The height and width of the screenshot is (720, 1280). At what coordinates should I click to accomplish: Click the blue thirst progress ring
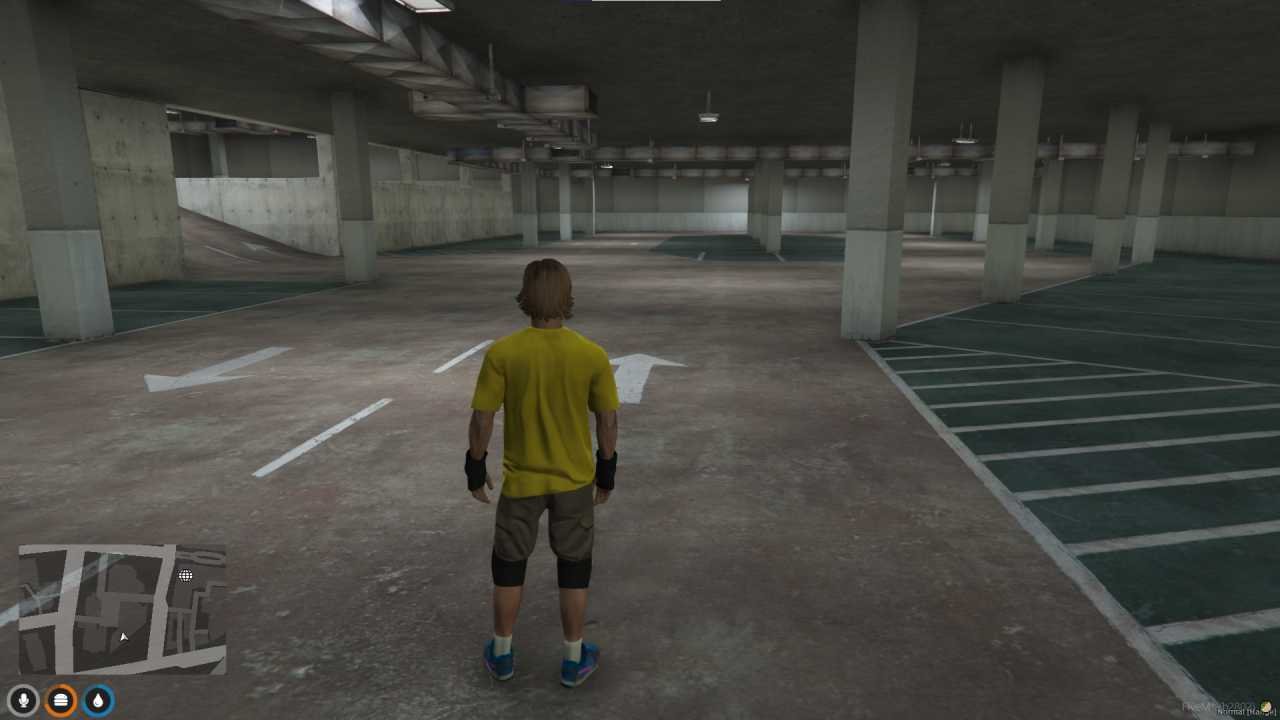(x=98, y=685)
